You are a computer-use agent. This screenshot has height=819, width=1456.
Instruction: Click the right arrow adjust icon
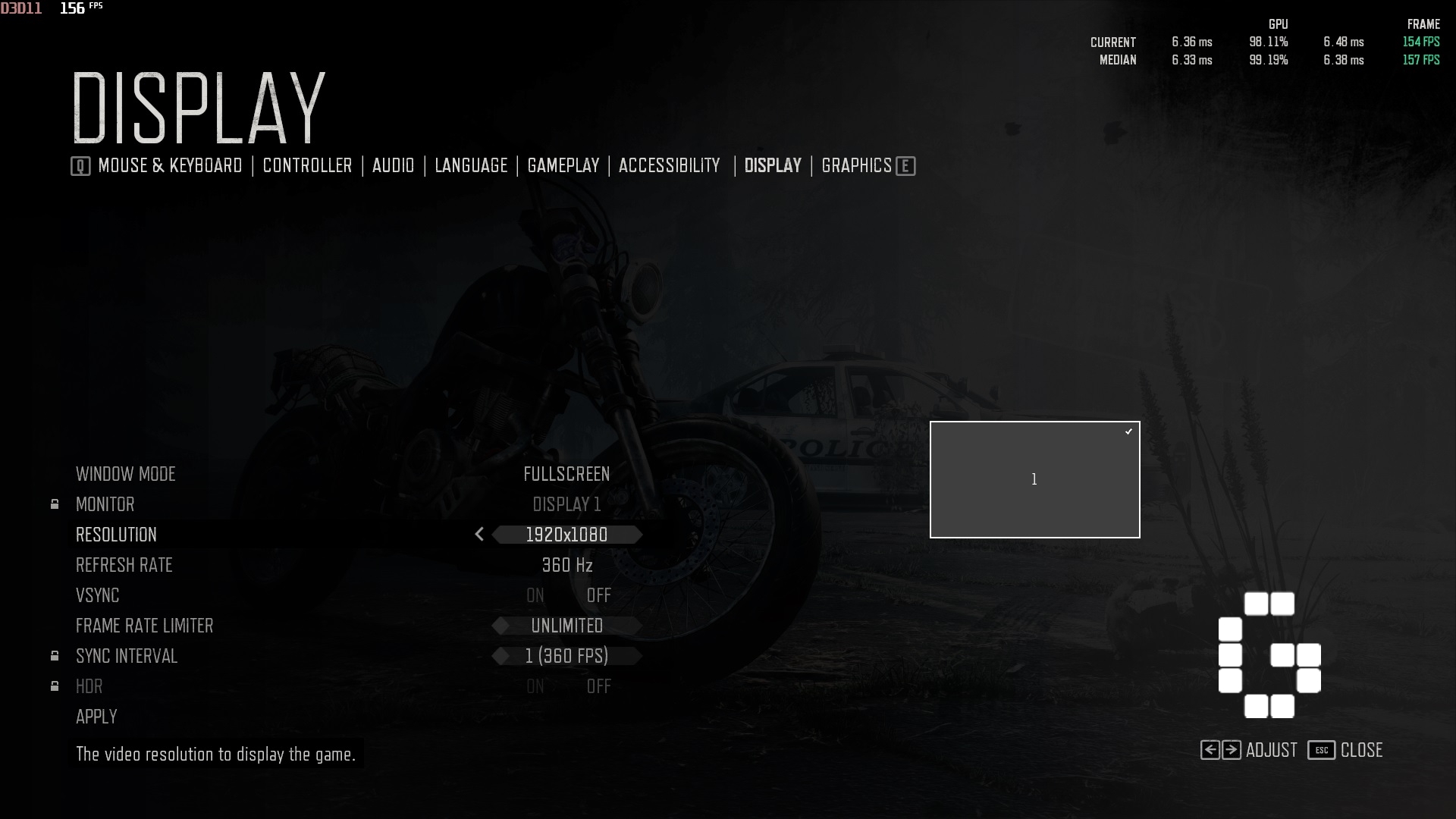click(x=1232, y=750)
